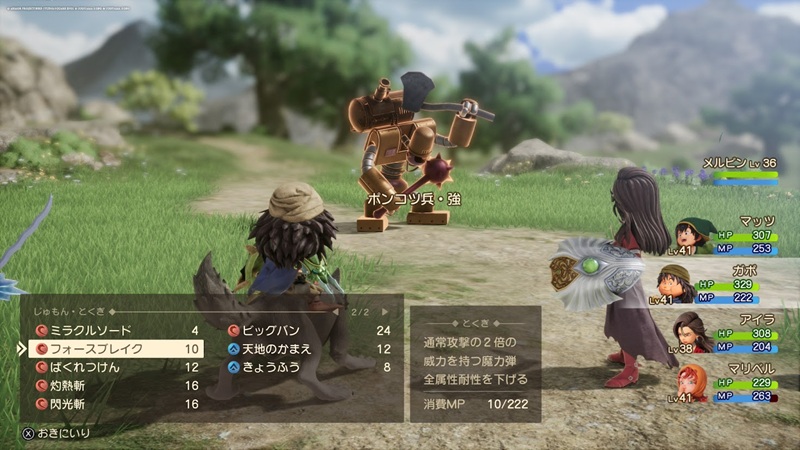Pick the 閃光斬 skill entry

[x=72, y=403]
